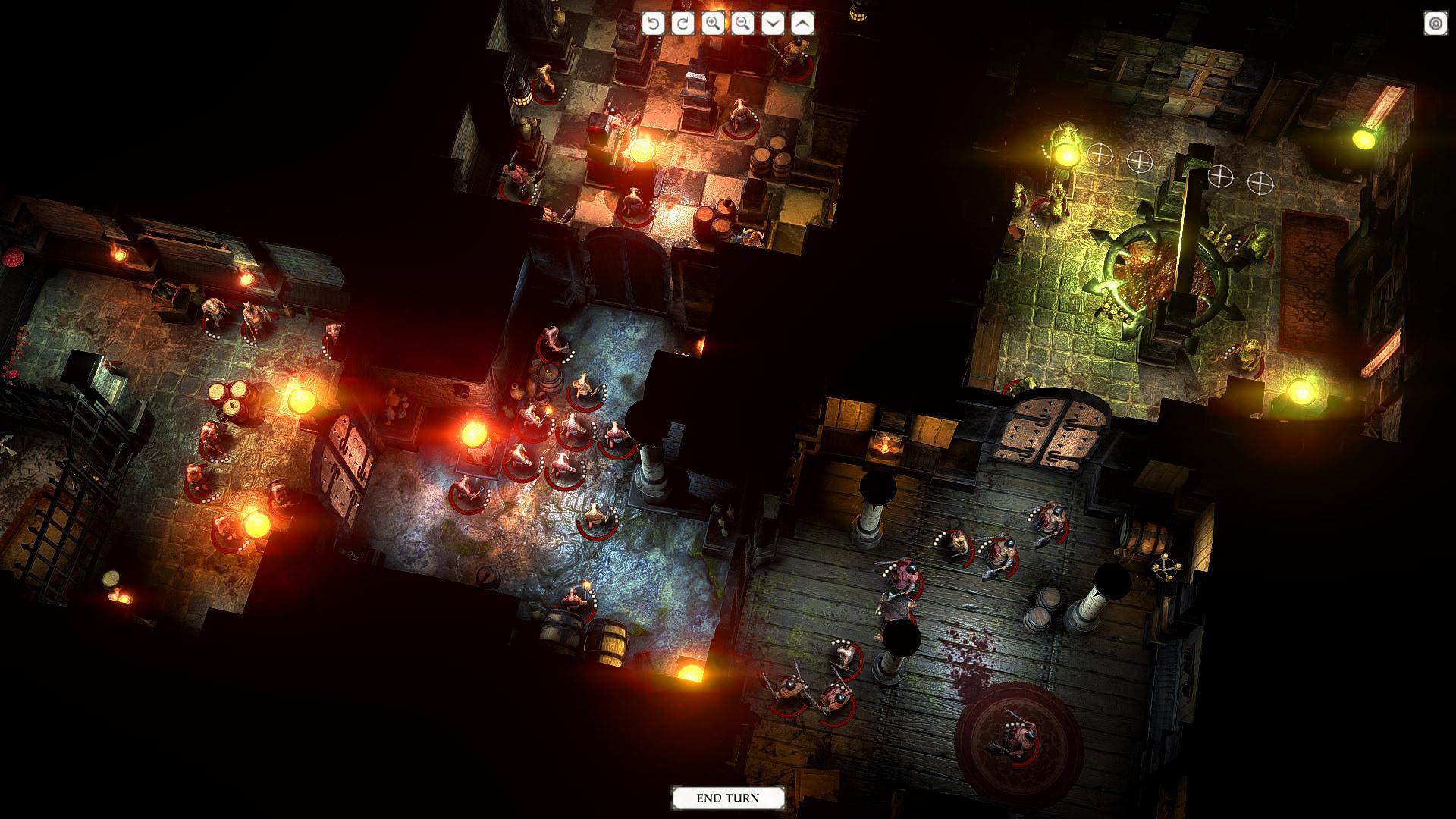1456x819 pixels.
Task: Select the rightmost crosshair marker near the wall
Action: pyautogui.click(x=1260, y=182)
